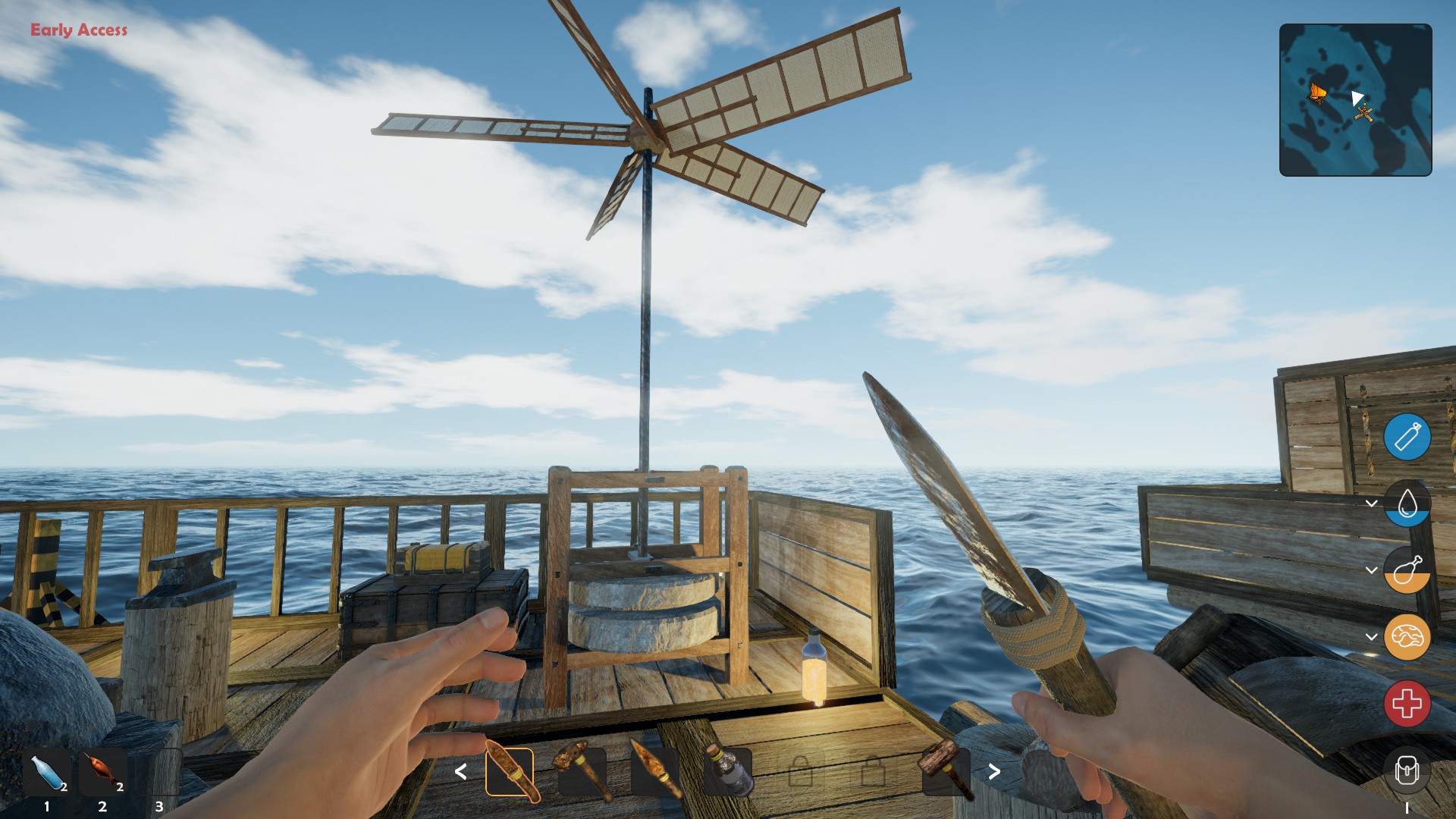1456x819 pixels.
Task: Open the minimap
Action: tap(1355, 100)
